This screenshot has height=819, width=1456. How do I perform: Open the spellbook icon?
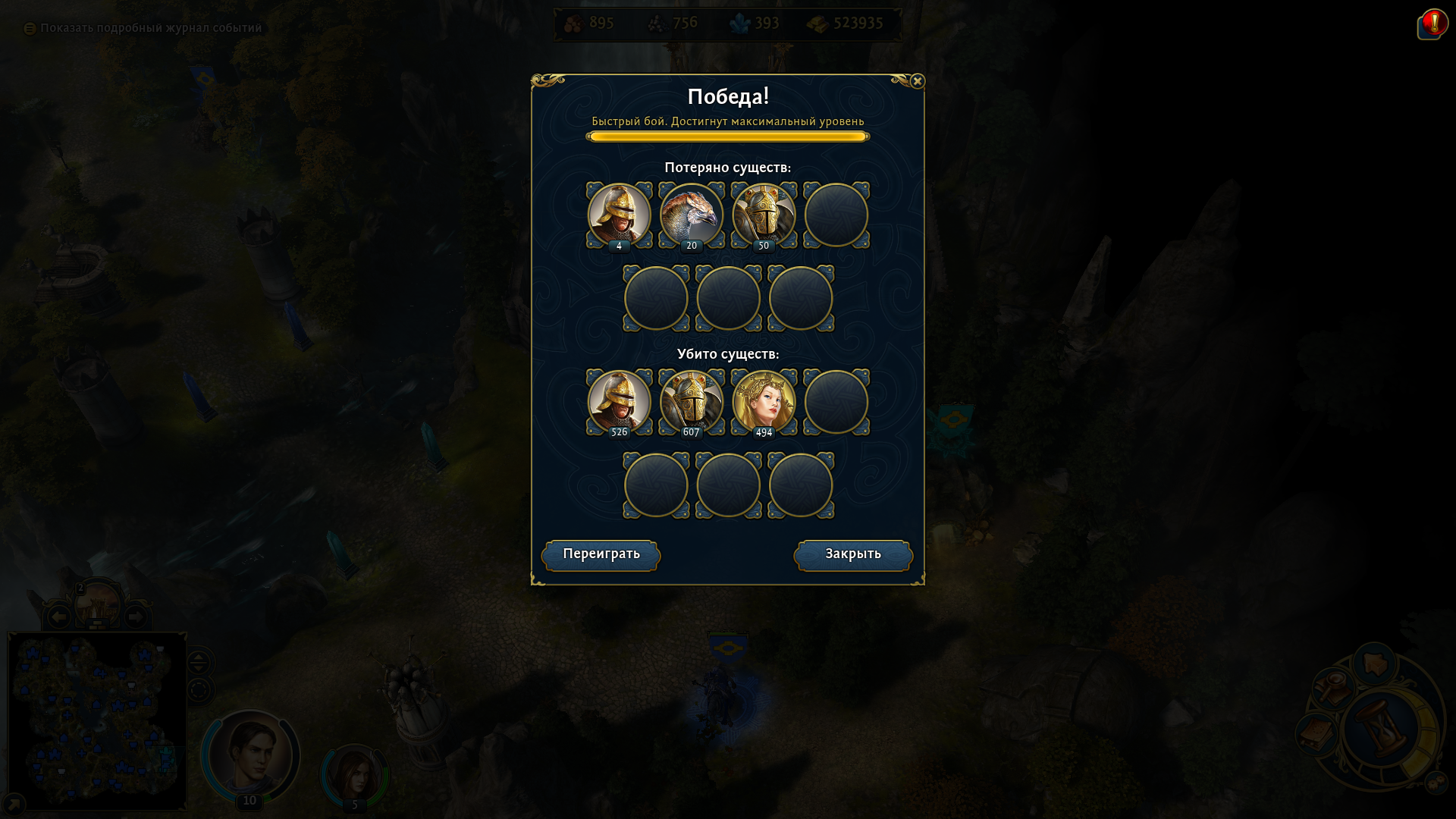tap(1317, 733)
